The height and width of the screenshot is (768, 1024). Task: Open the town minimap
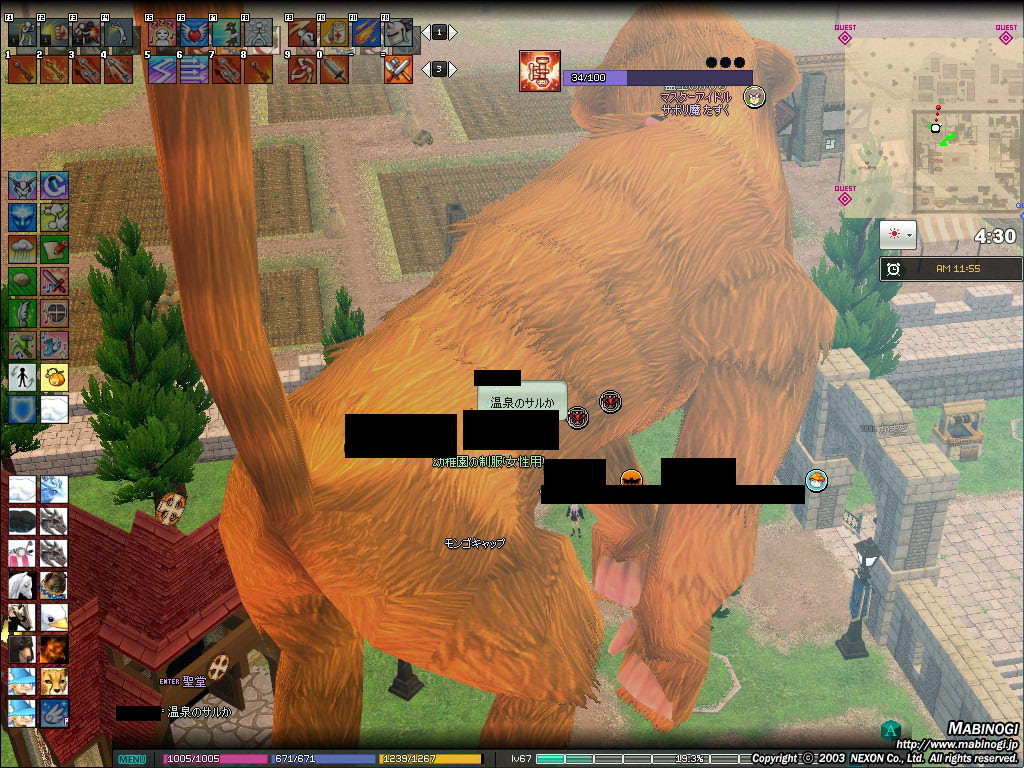click(x=932, y=127)
